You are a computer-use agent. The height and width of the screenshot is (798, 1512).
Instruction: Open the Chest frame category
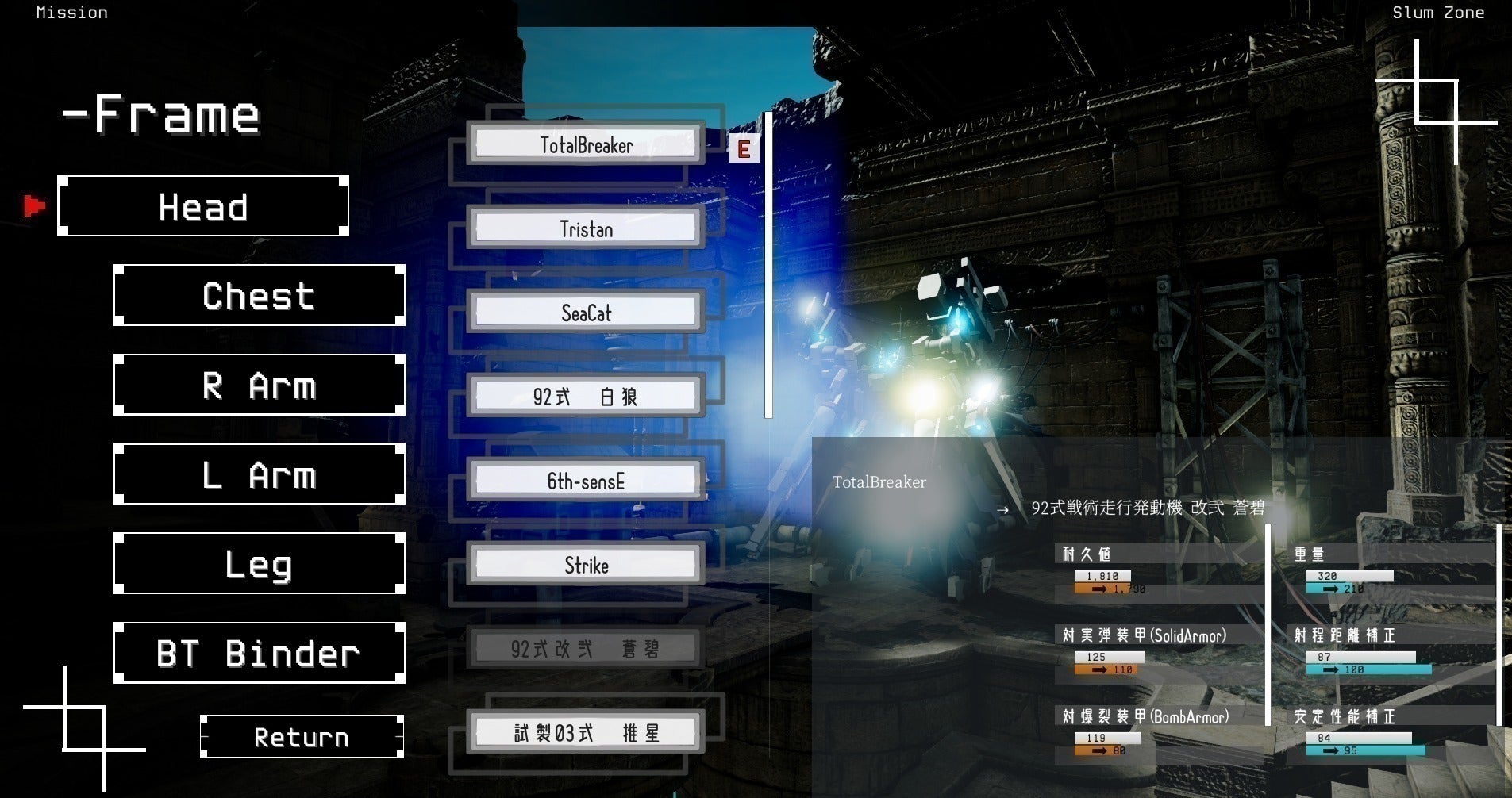[260, 296]
